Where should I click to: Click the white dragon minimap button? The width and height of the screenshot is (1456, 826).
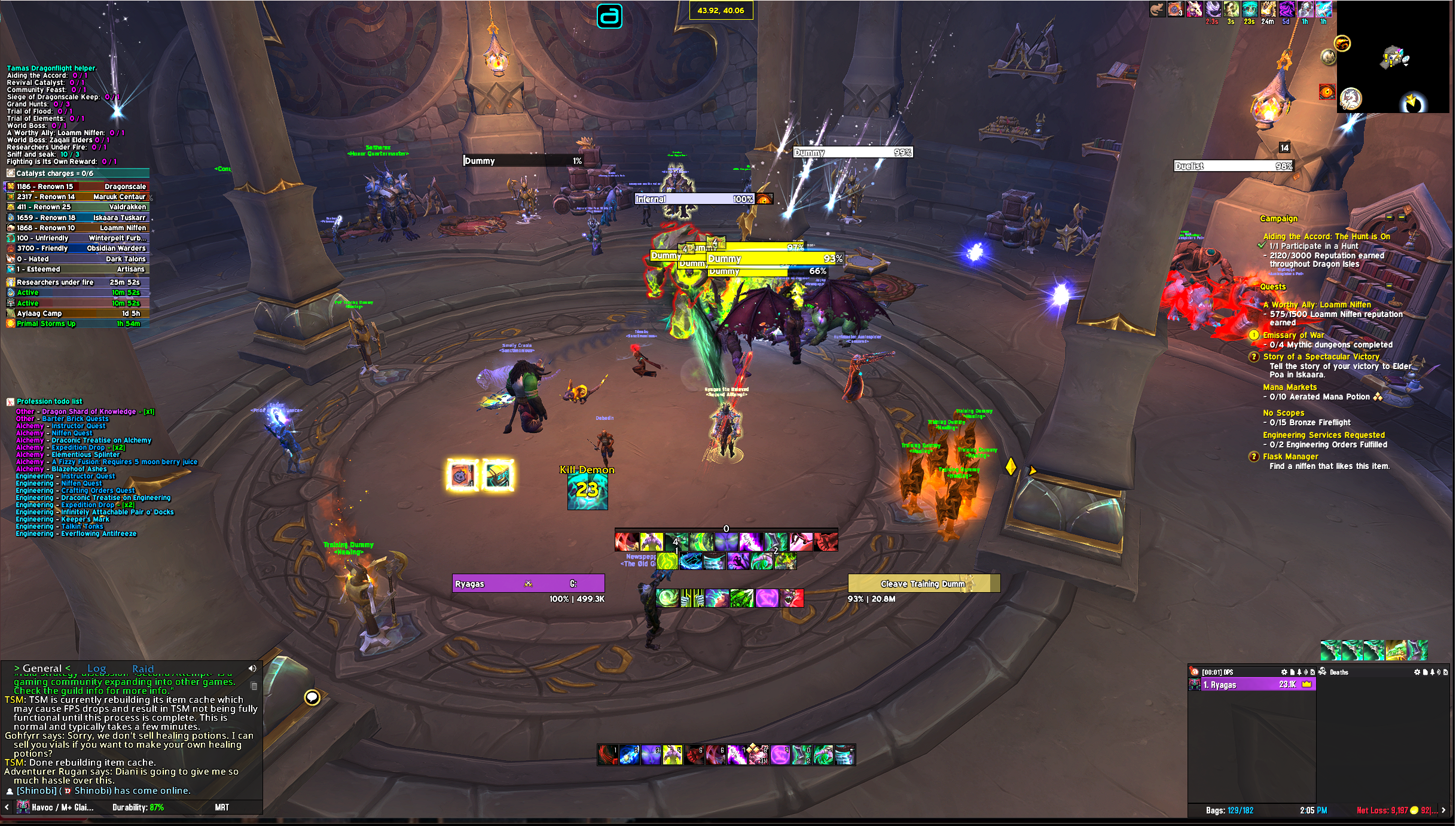[1351, 98]
